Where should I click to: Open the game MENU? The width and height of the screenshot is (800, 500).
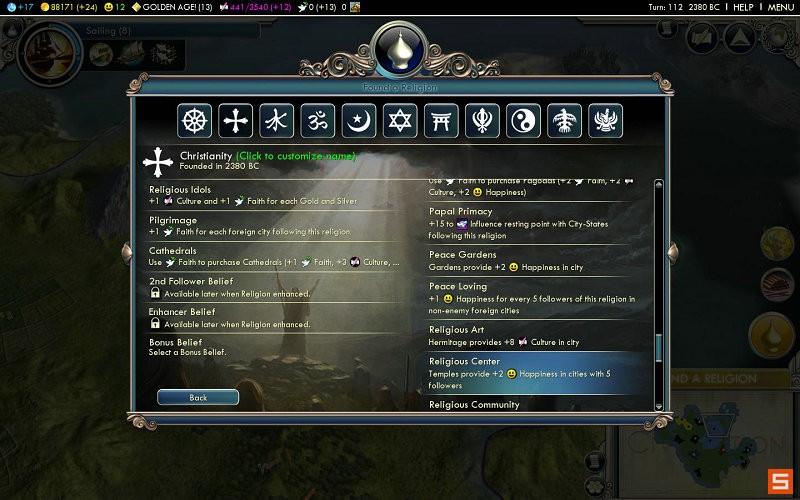click(780, 7)
